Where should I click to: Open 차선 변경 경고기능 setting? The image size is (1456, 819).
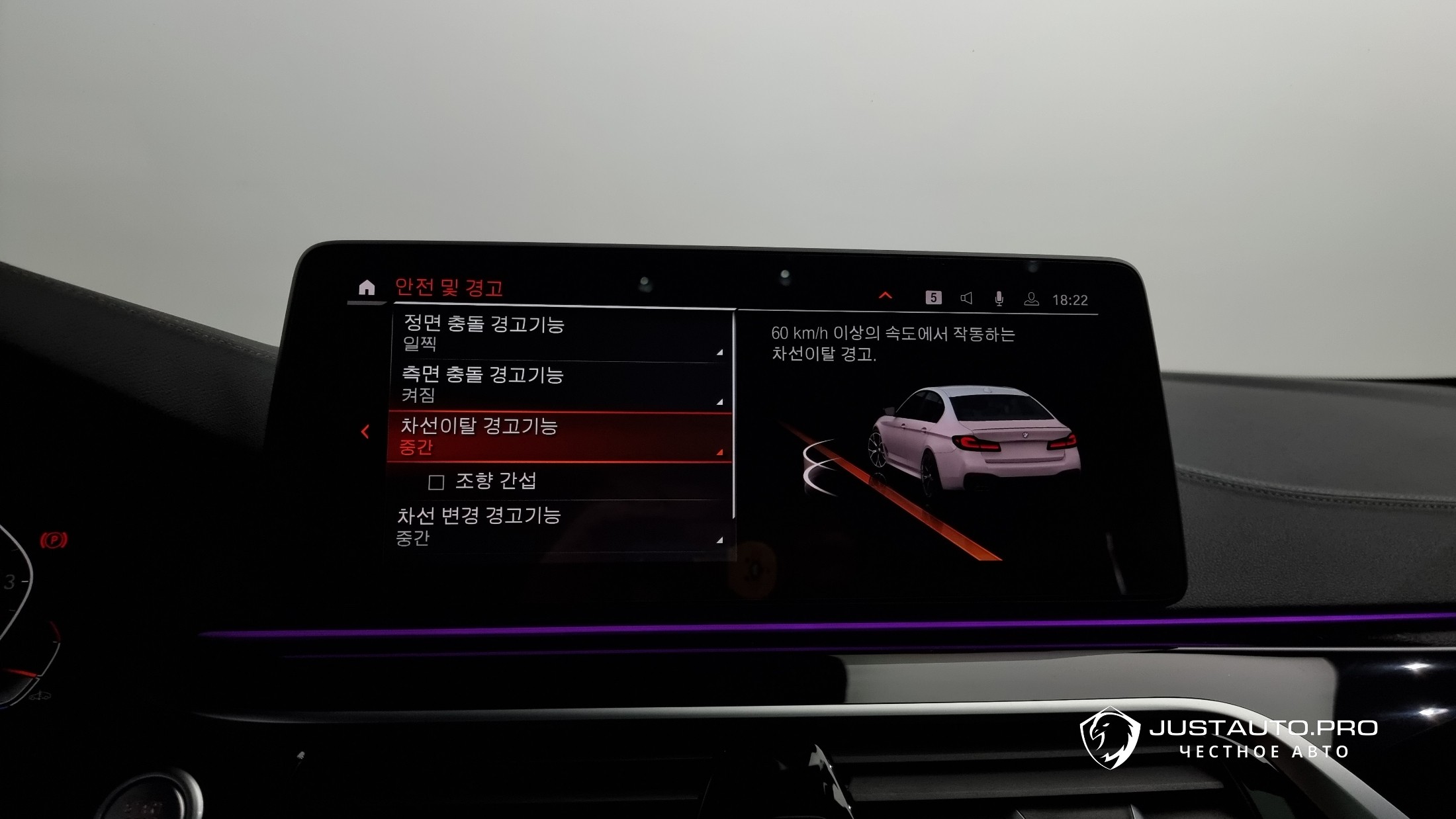(560, 526)
